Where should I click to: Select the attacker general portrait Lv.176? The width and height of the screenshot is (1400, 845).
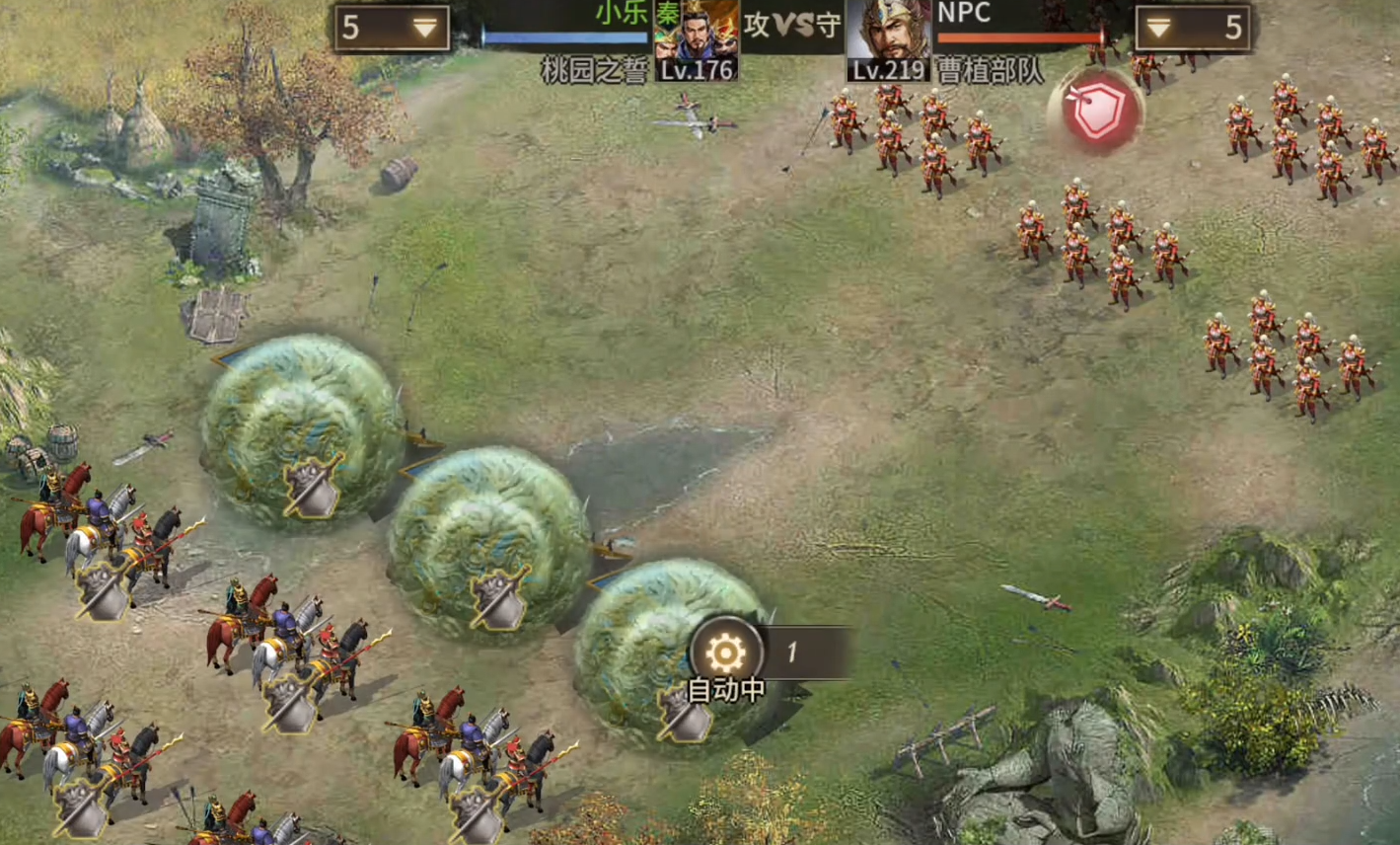point(697,39)
